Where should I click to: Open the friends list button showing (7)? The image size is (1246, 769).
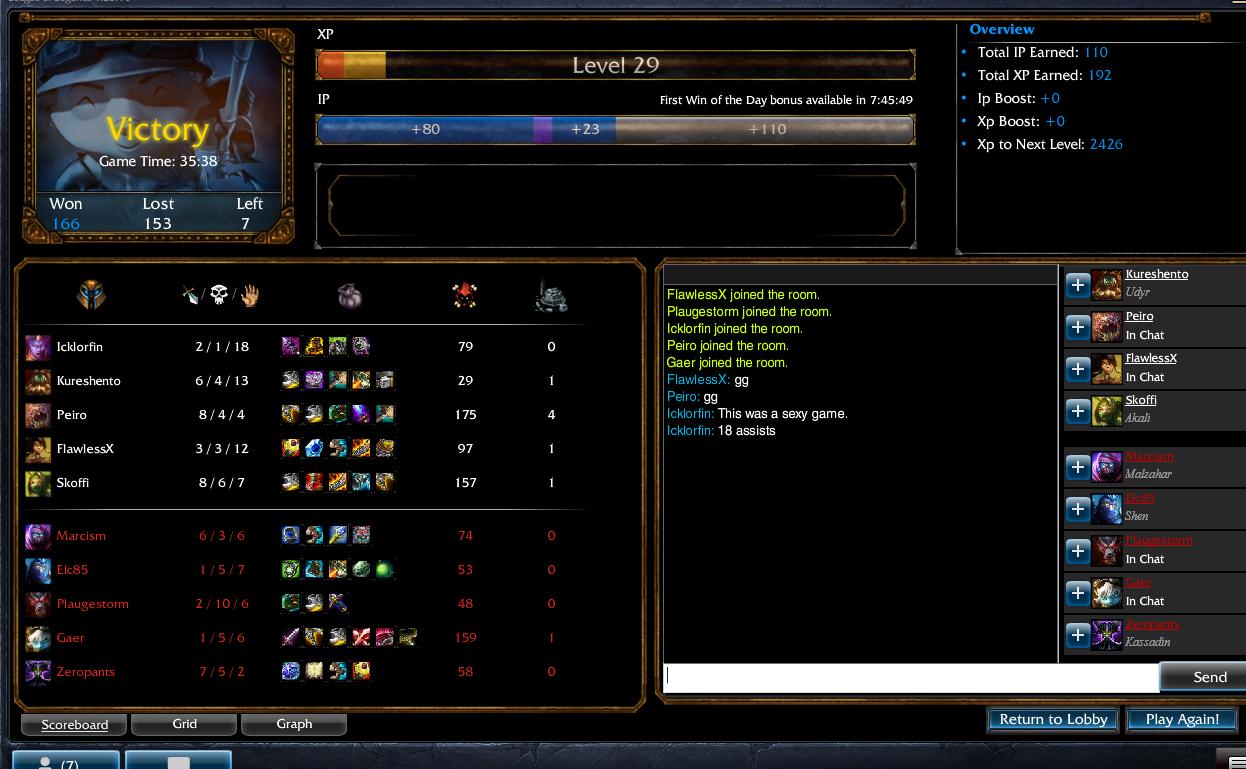click(66, 762)
